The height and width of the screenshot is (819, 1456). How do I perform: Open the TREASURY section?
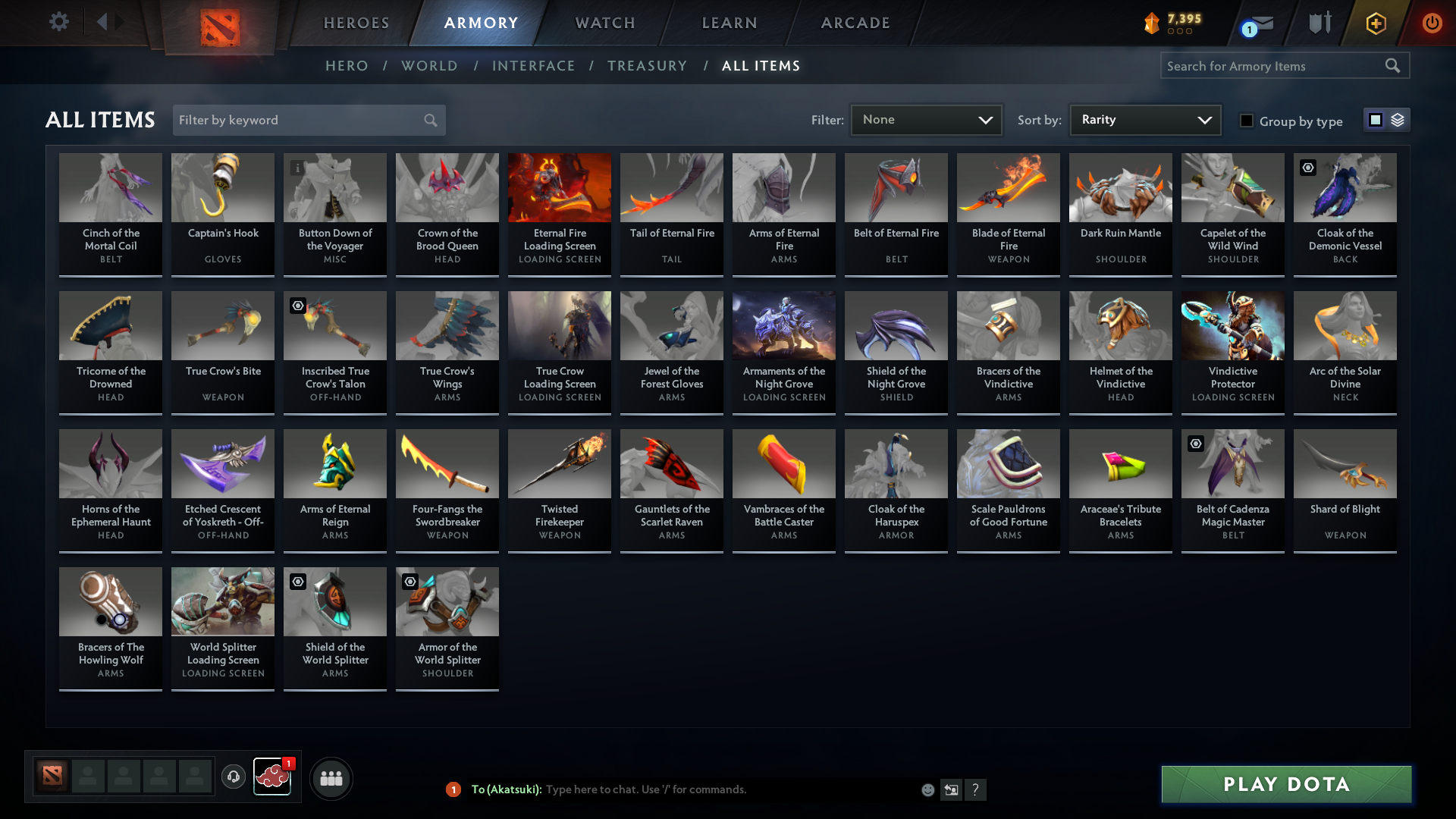click(x=647, y=66)
